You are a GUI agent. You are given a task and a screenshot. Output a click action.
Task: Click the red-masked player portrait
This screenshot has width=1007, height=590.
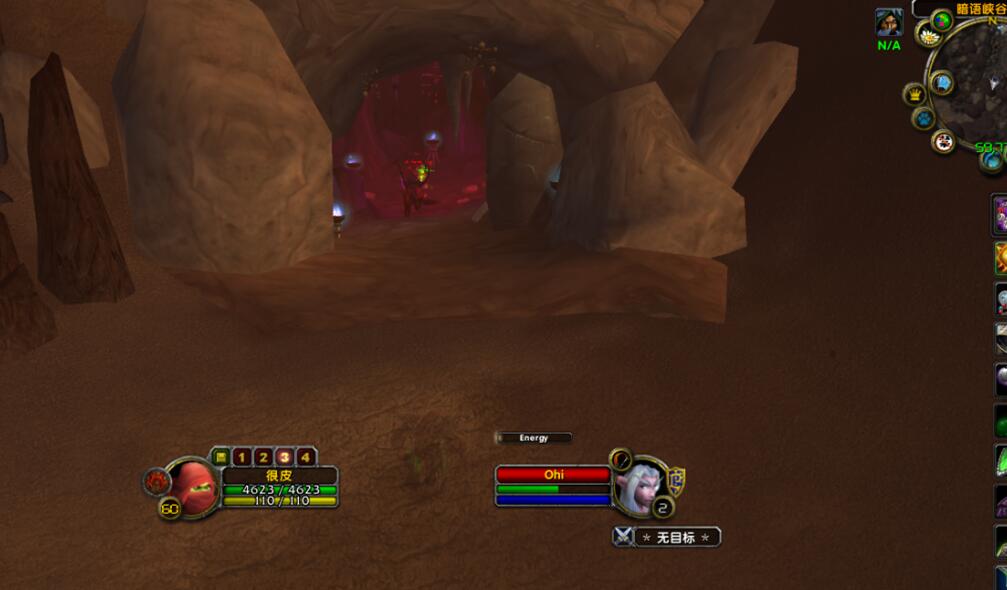pyautogui.click(x=197, y=488)
